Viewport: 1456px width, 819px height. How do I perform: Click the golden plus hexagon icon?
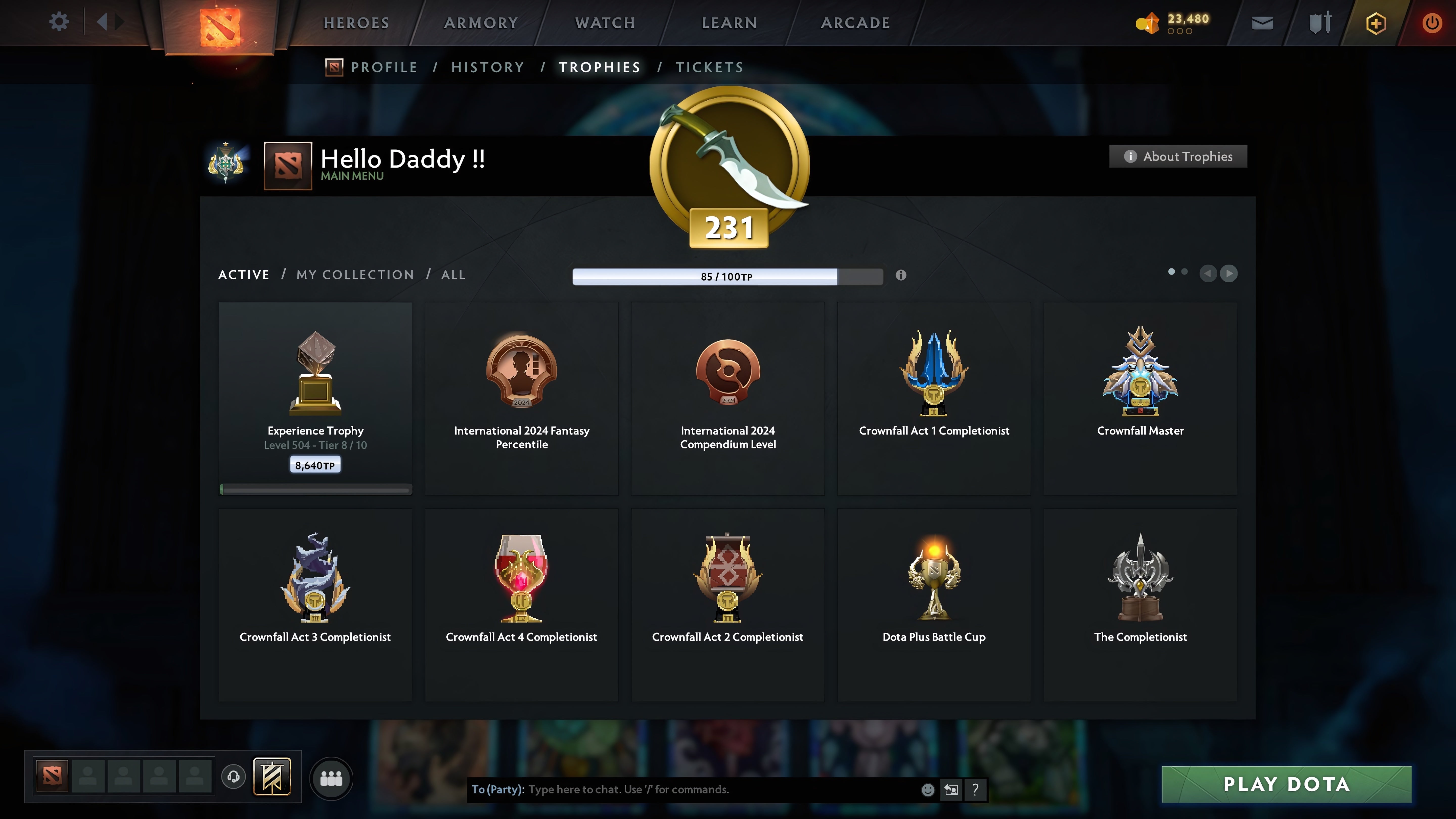tap(1376, 22)
